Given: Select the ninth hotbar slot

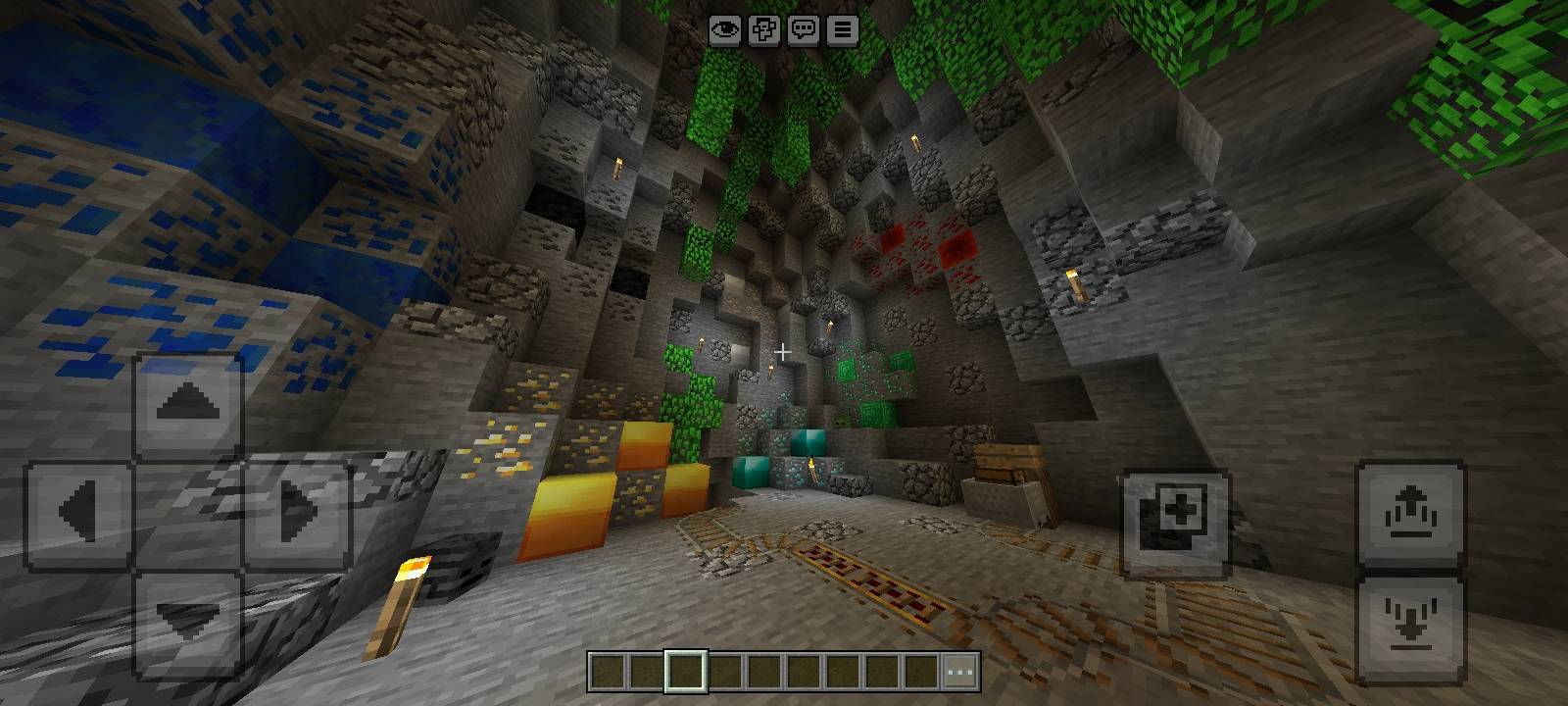Looking at the screenshot, I should pyautogui.click(x=921, y=671).
